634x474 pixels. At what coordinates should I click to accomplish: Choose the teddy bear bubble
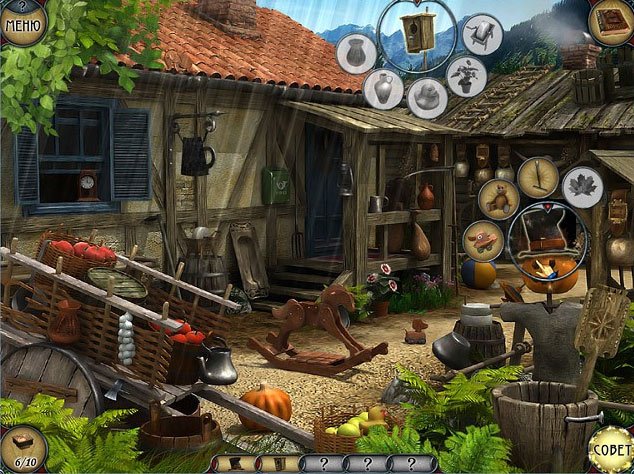click(x=497, y=198)
